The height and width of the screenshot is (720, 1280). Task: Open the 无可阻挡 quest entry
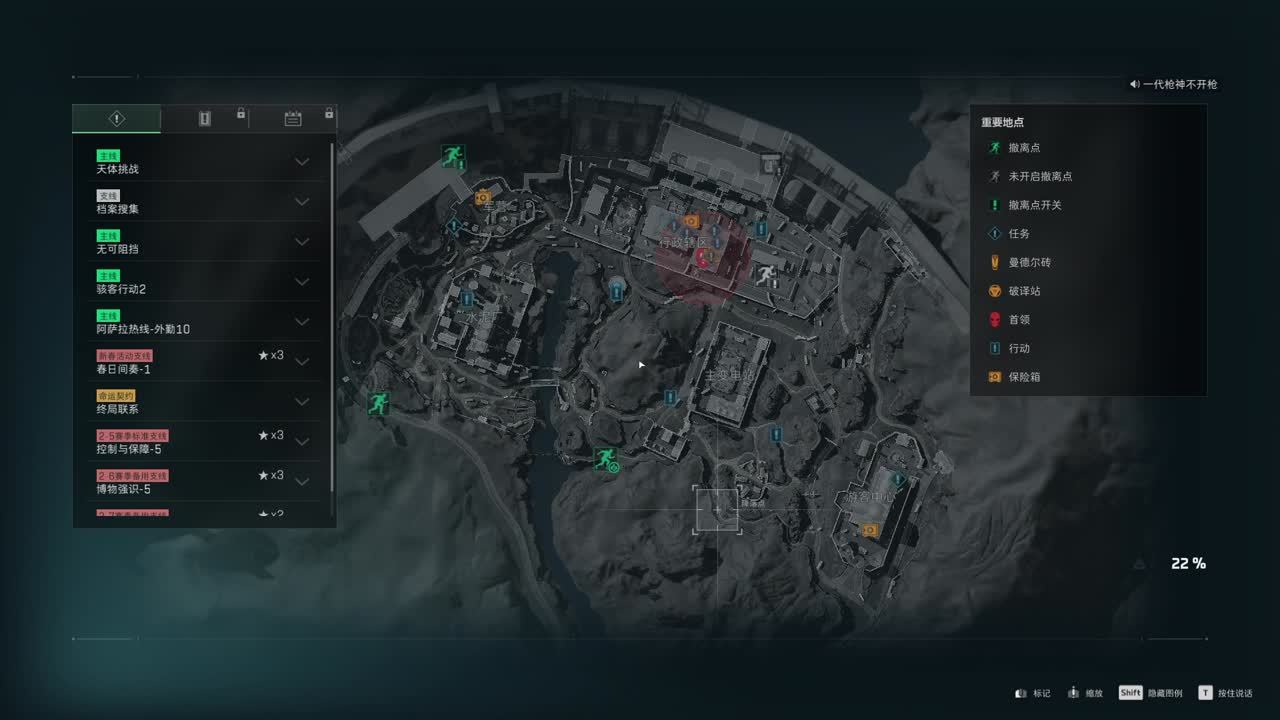coord(200,242)
